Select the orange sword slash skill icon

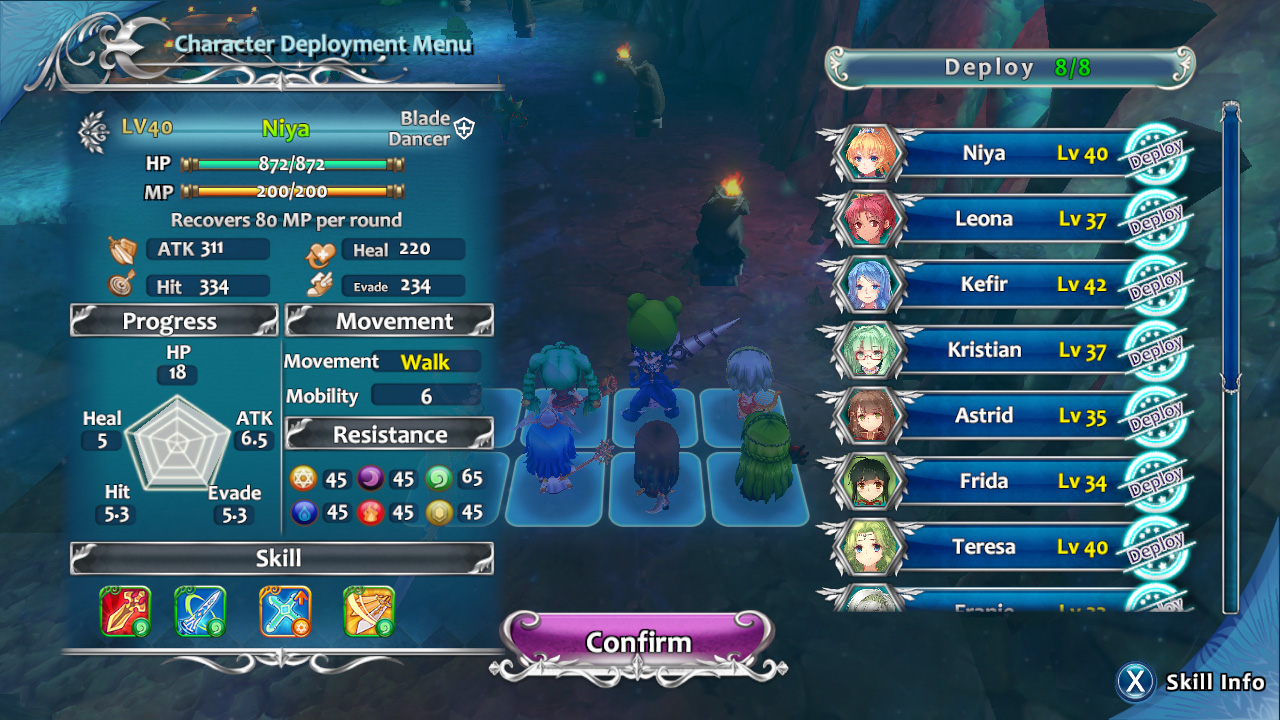[x=369, y=611]
